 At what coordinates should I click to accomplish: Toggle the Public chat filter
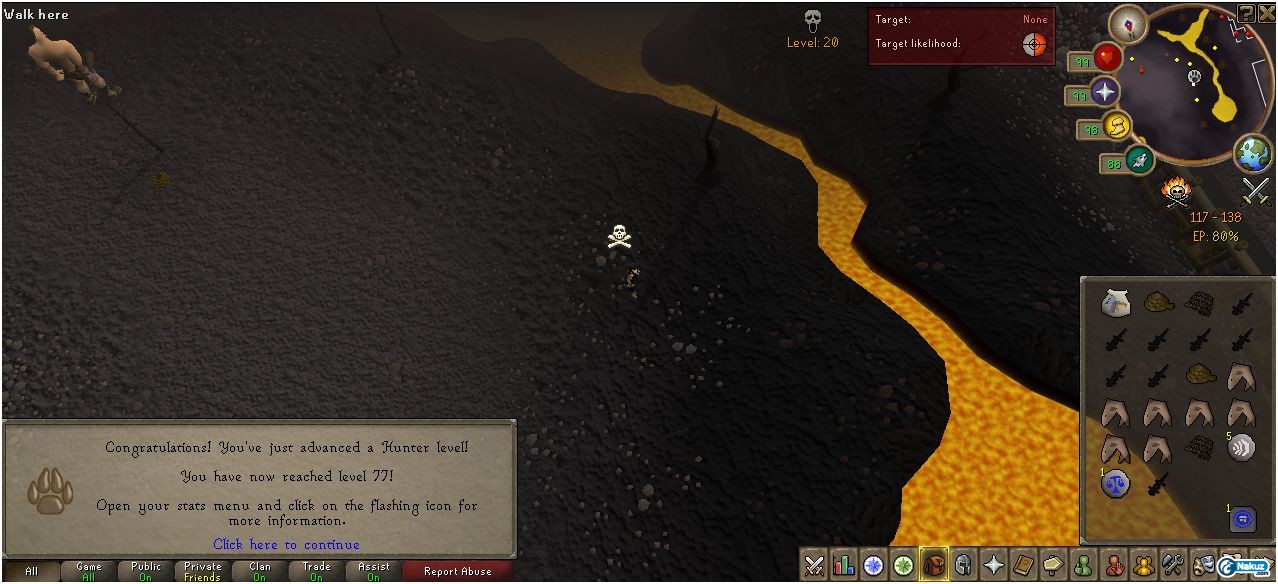tap(146, 571)
